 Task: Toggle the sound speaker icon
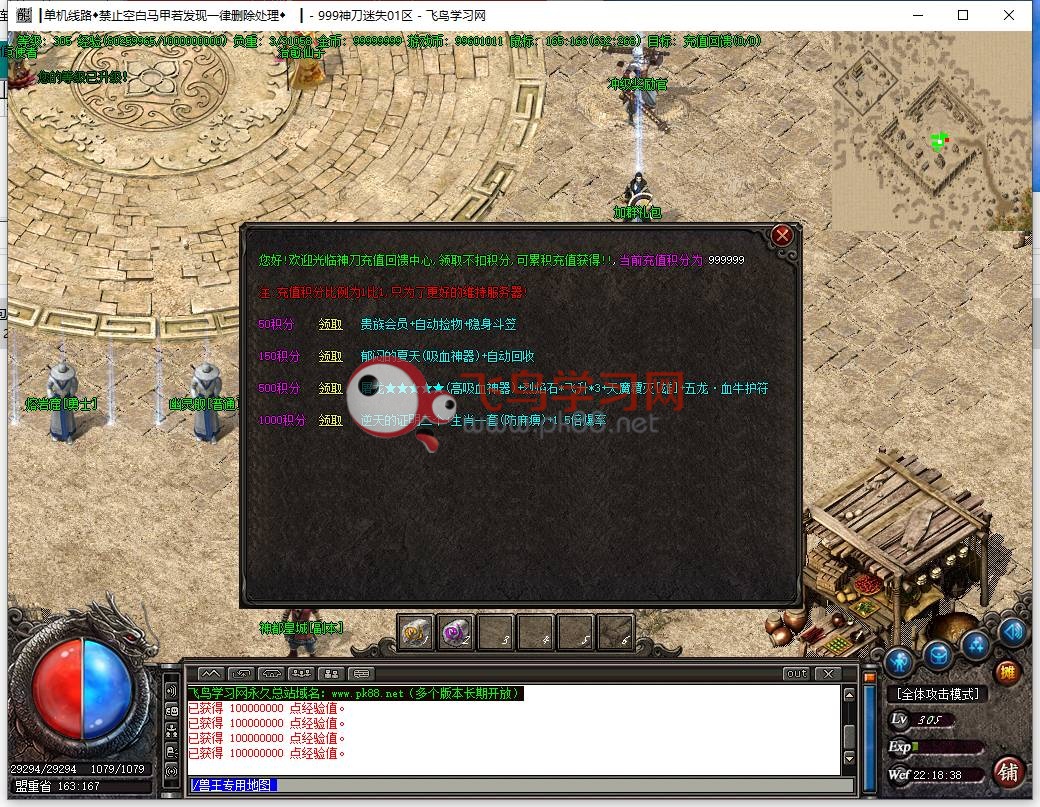point(1012,632)
